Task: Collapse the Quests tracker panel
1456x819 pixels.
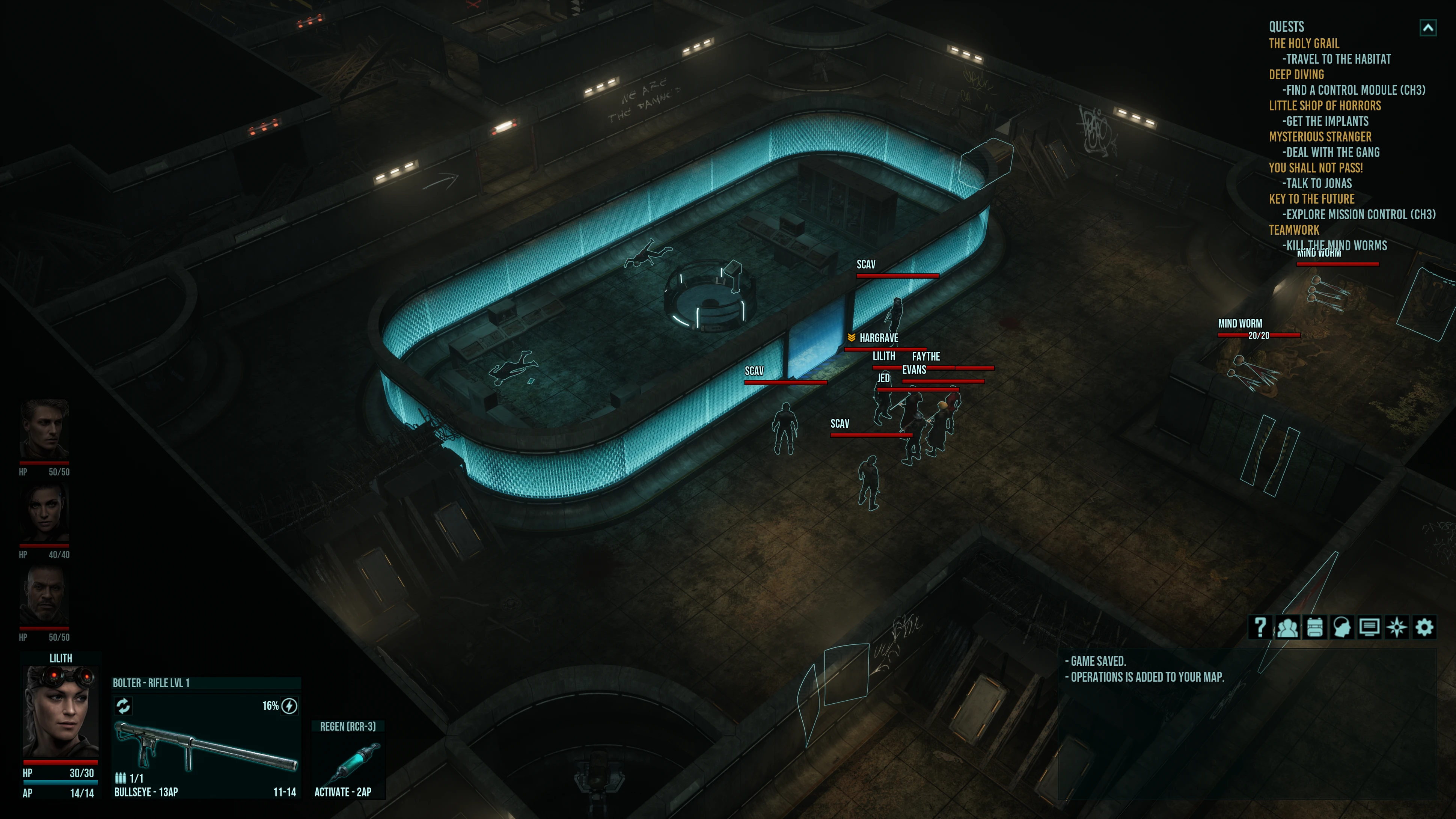Action: click(1428, 28)
